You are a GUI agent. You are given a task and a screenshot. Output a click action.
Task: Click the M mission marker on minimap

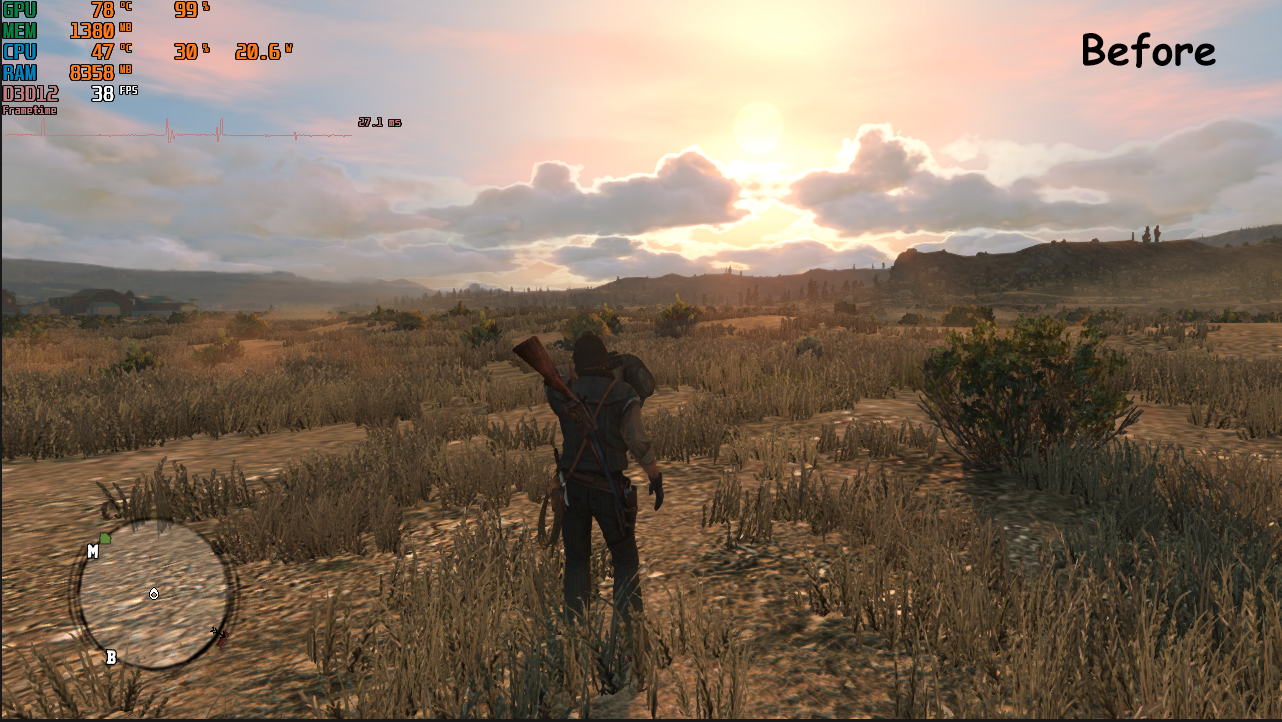click(92, 551)
